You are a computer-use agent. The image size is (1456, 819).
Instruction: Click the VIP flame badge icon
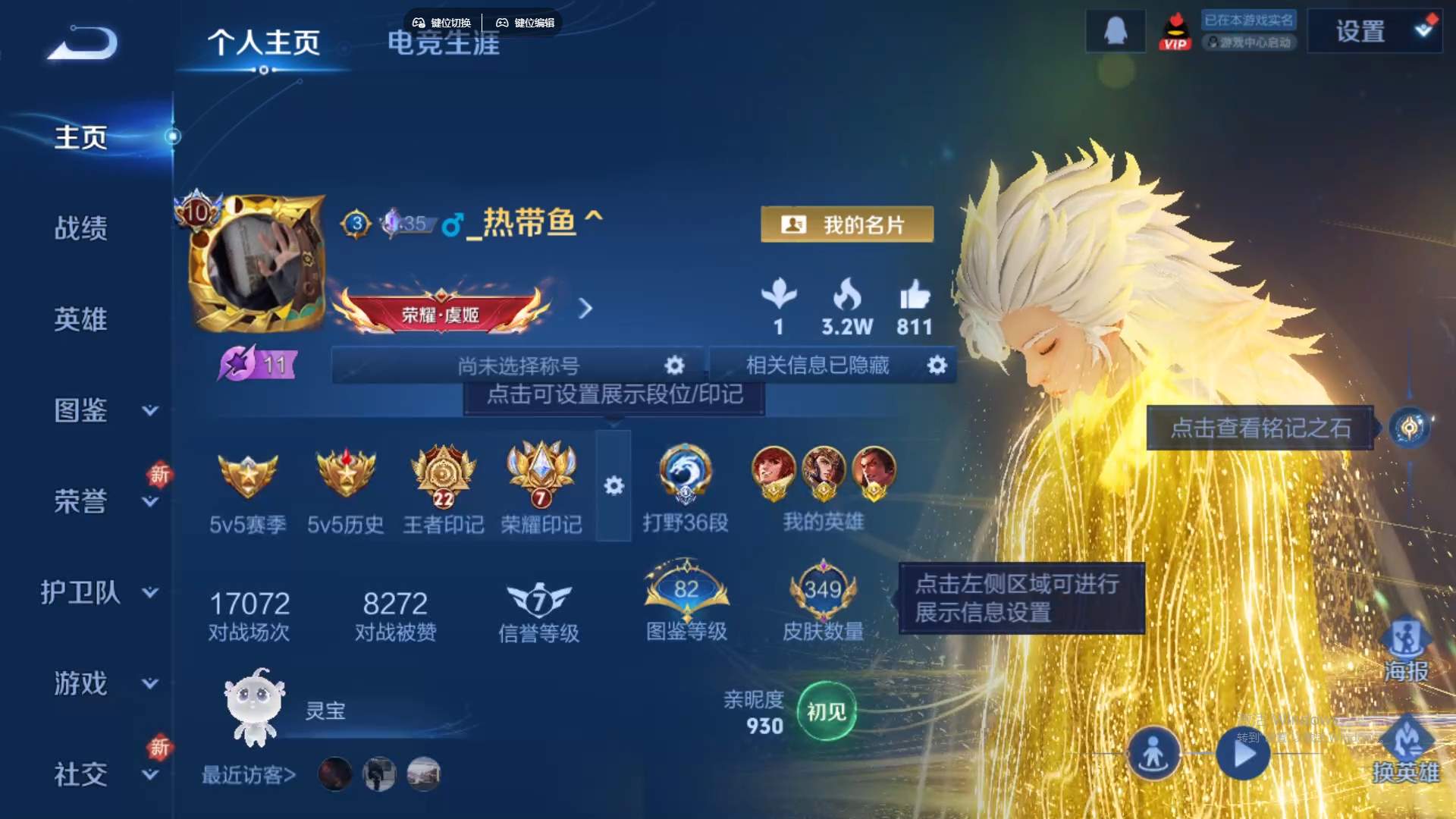point(1175,31)
